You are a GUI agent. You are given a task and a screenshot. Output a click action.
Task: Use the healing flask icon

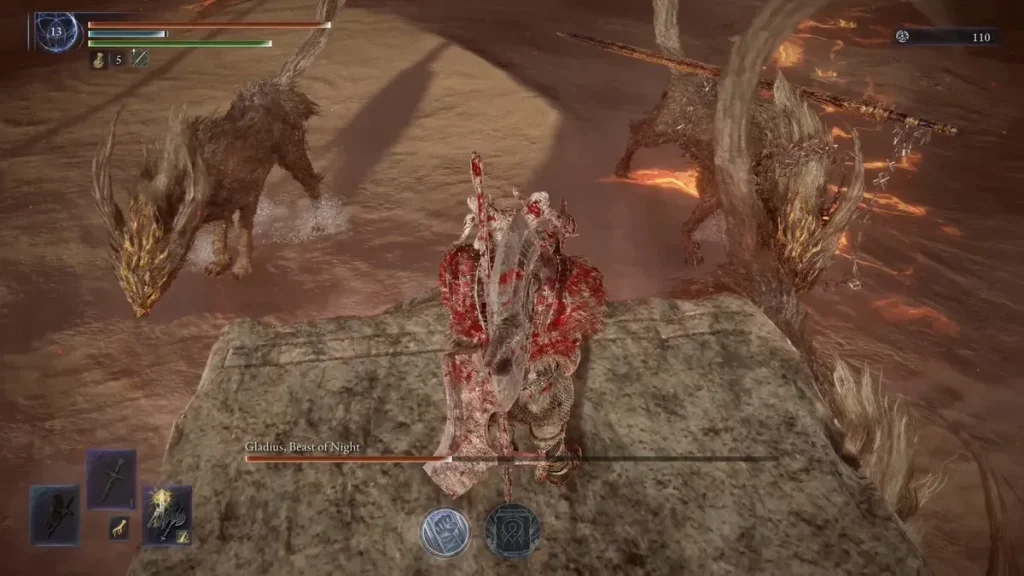(x=98, y=59)
